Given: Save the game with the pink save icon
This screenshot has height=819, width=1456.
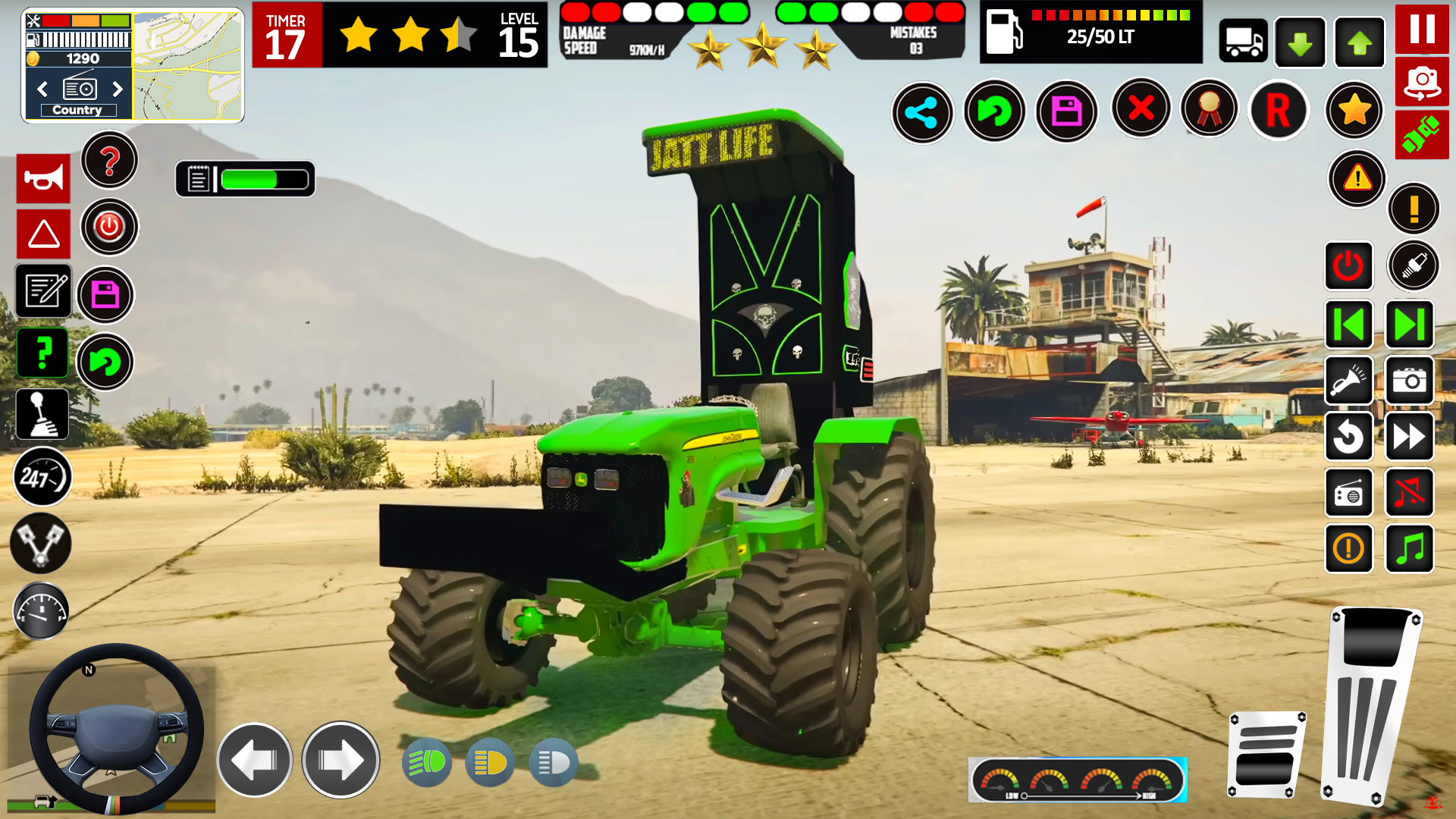Looking at the screenshot, I should coord(1068,112).
